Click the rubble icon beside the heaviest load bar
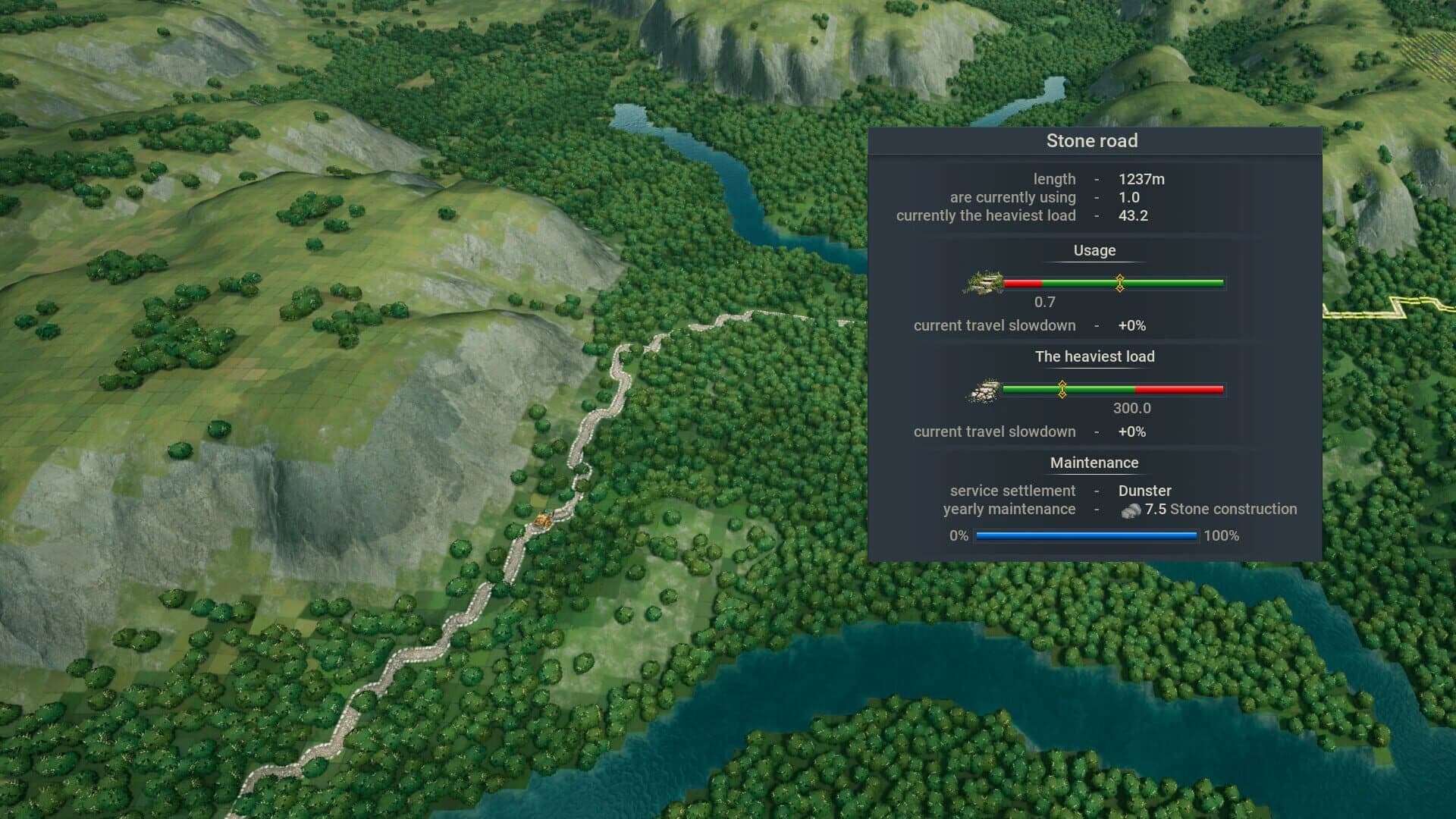Image resolution: width=1456 pixels, height=819 pixels. point(982,391)
